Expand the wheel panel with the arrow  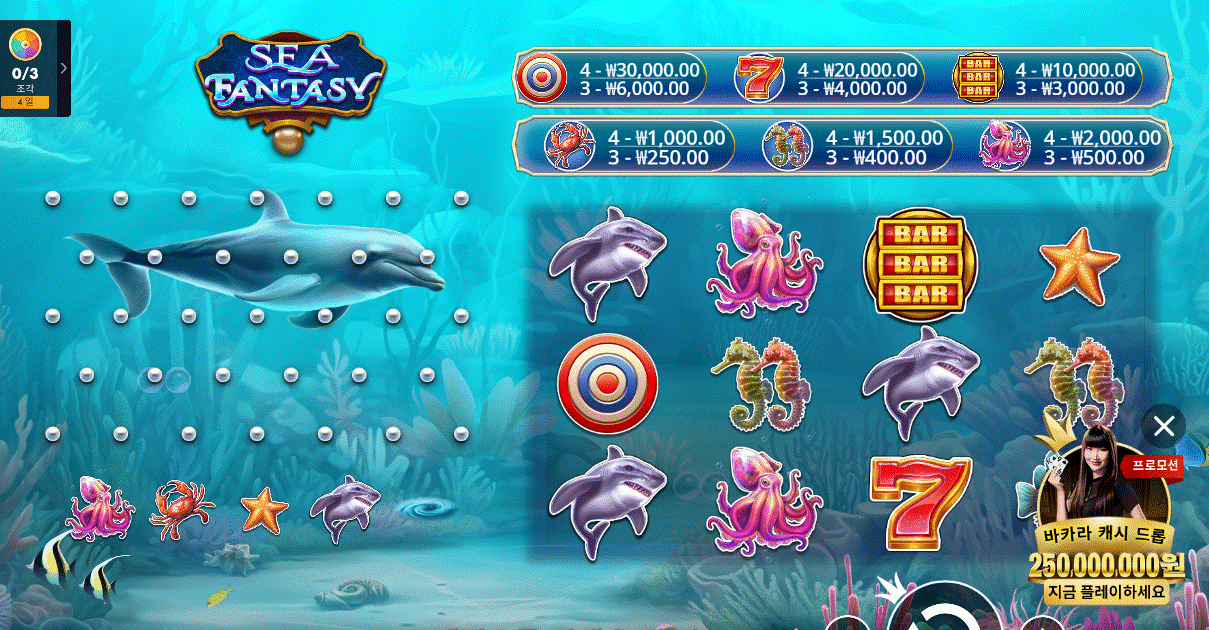(64, 68)
